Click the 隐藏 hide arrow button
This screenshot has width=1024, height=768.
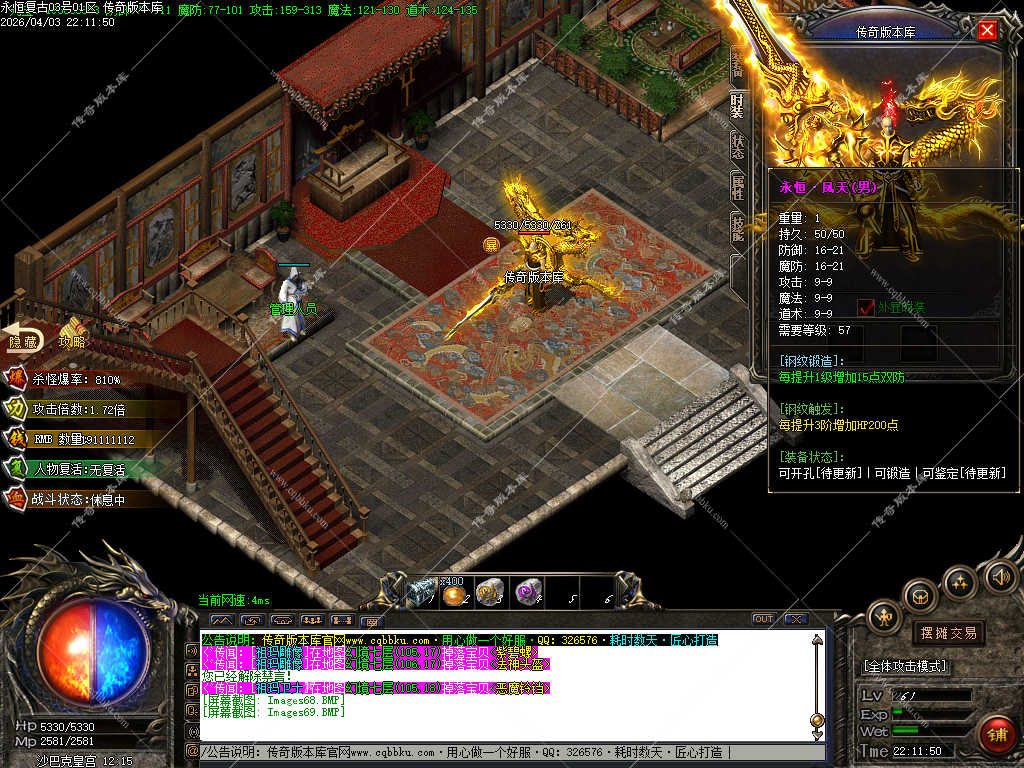pyautogui.click(x=24, y=340)
